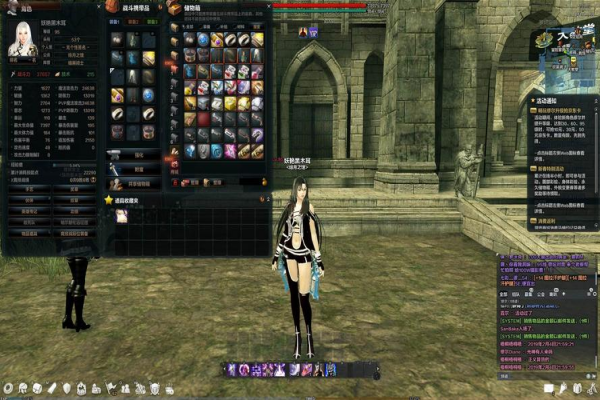Switch to first tab of equipment panel

(x=112, y=24)
